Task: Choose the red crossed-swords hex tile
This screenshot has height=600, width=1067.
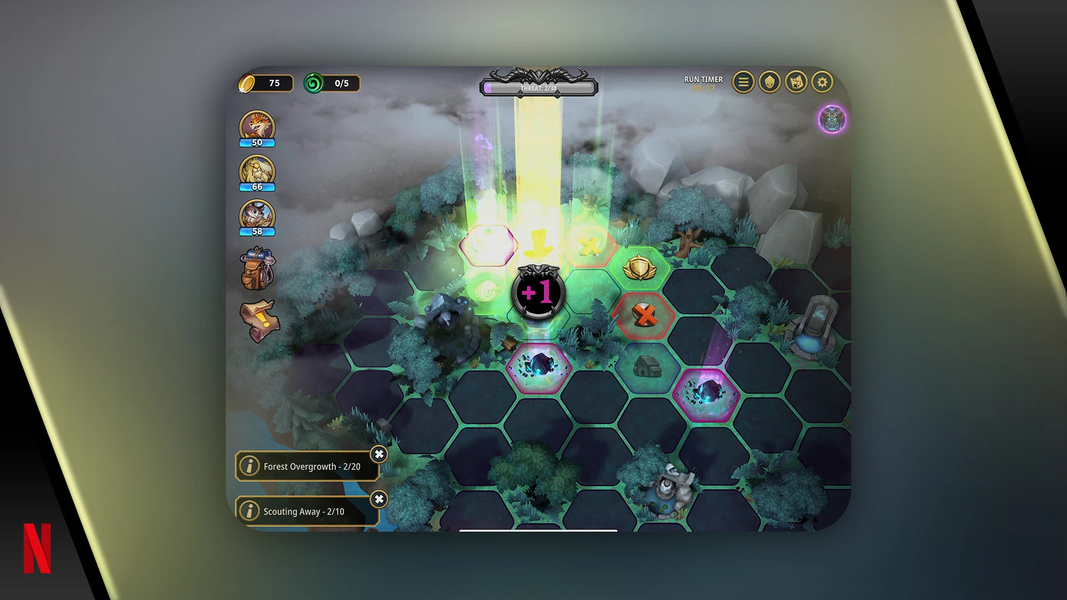Action: coord(646,316)
